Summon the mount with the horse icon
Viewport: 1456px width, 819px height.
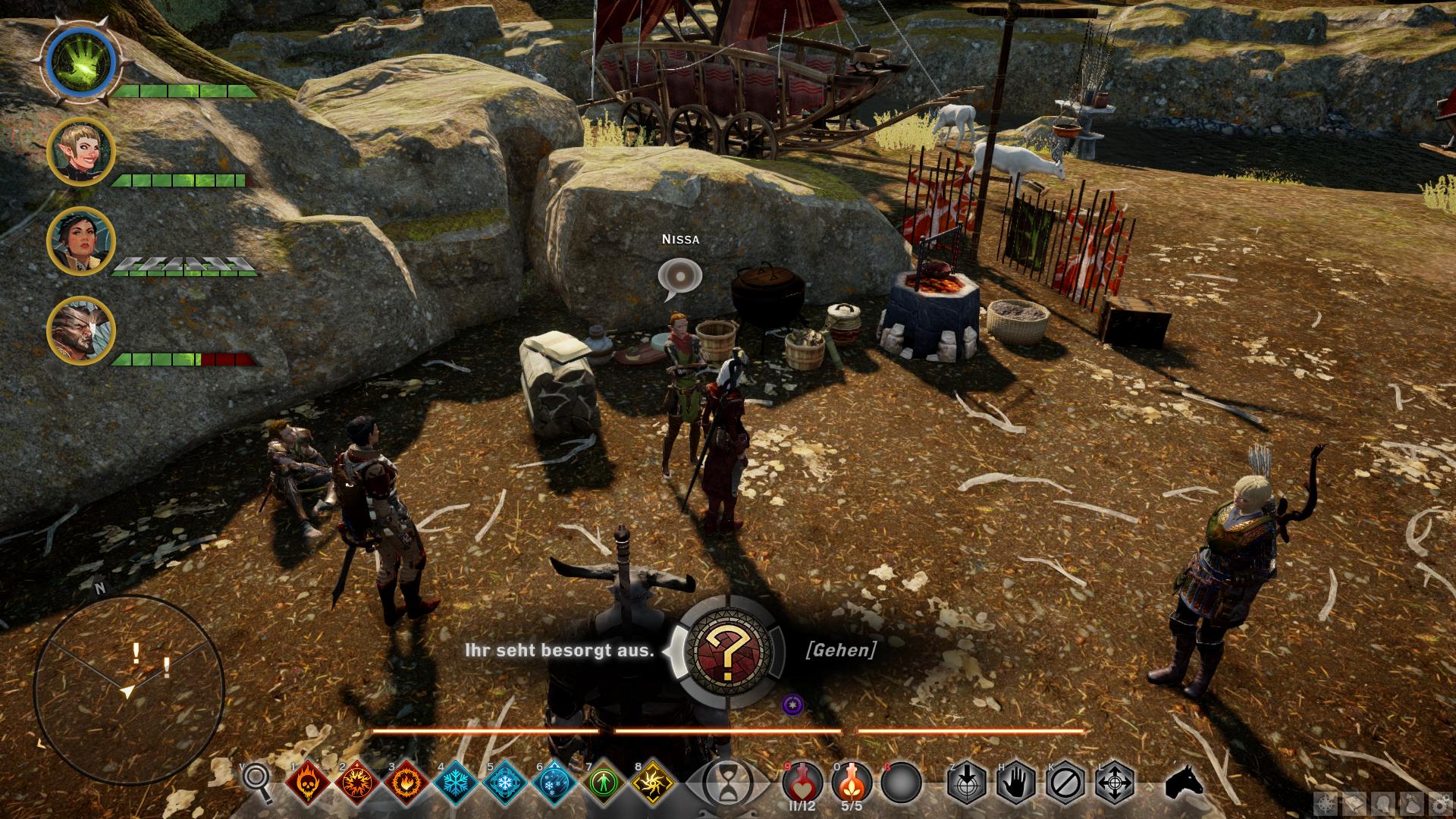tap(1184, 782)
